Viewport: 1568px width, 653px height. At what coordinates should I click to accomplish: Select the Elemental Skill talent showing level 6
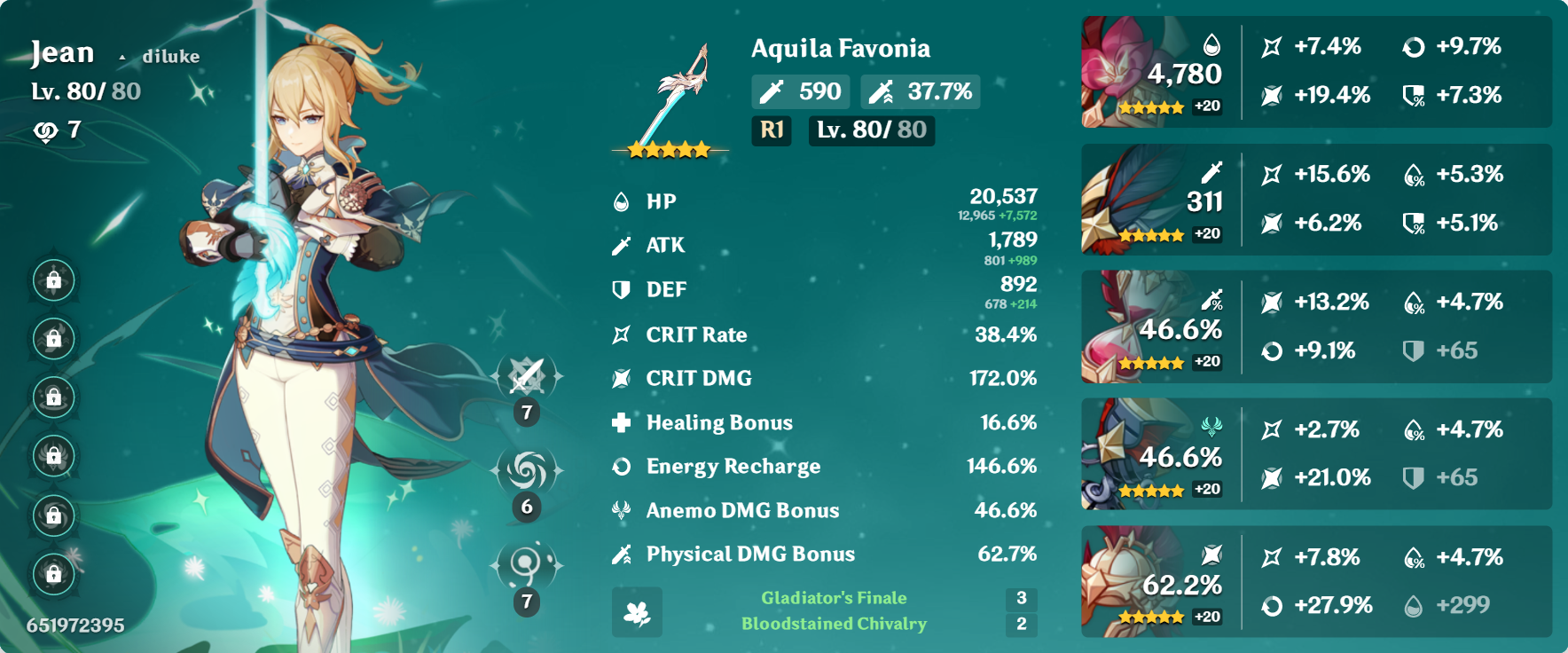[x=527, y=468]
